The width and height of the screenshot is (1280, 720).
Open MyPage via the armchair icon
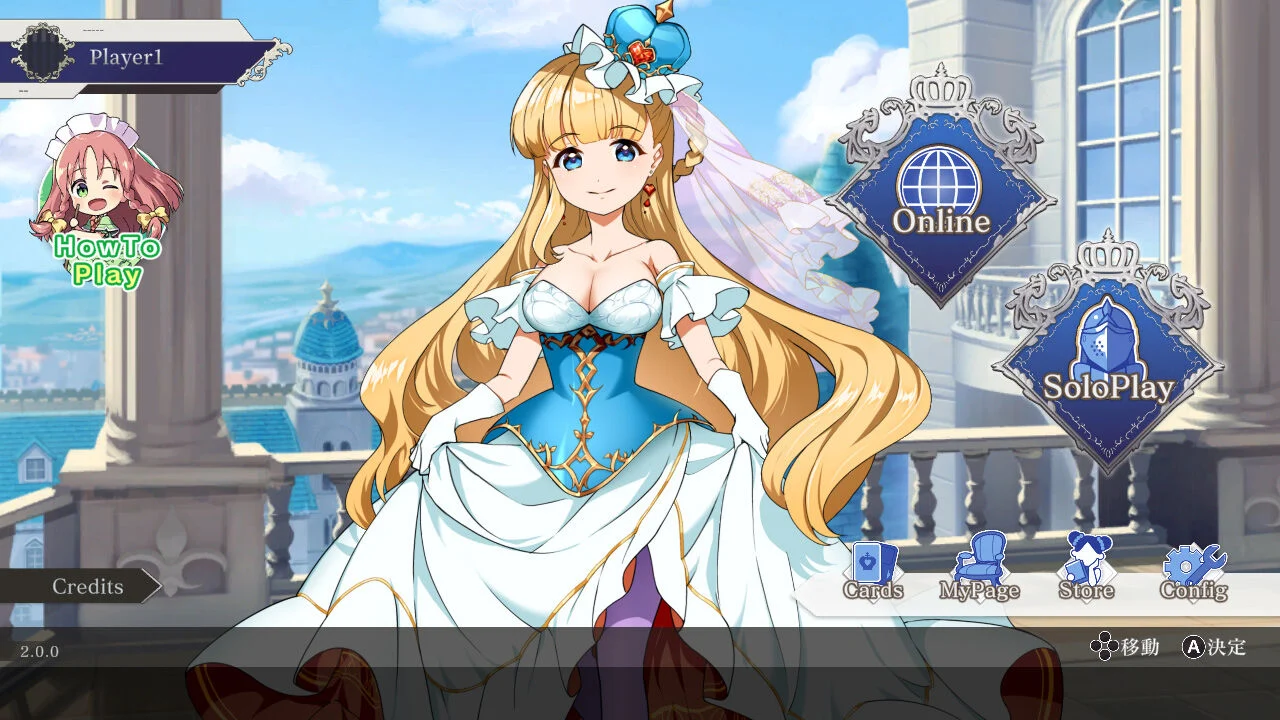(x=978, y=560)
